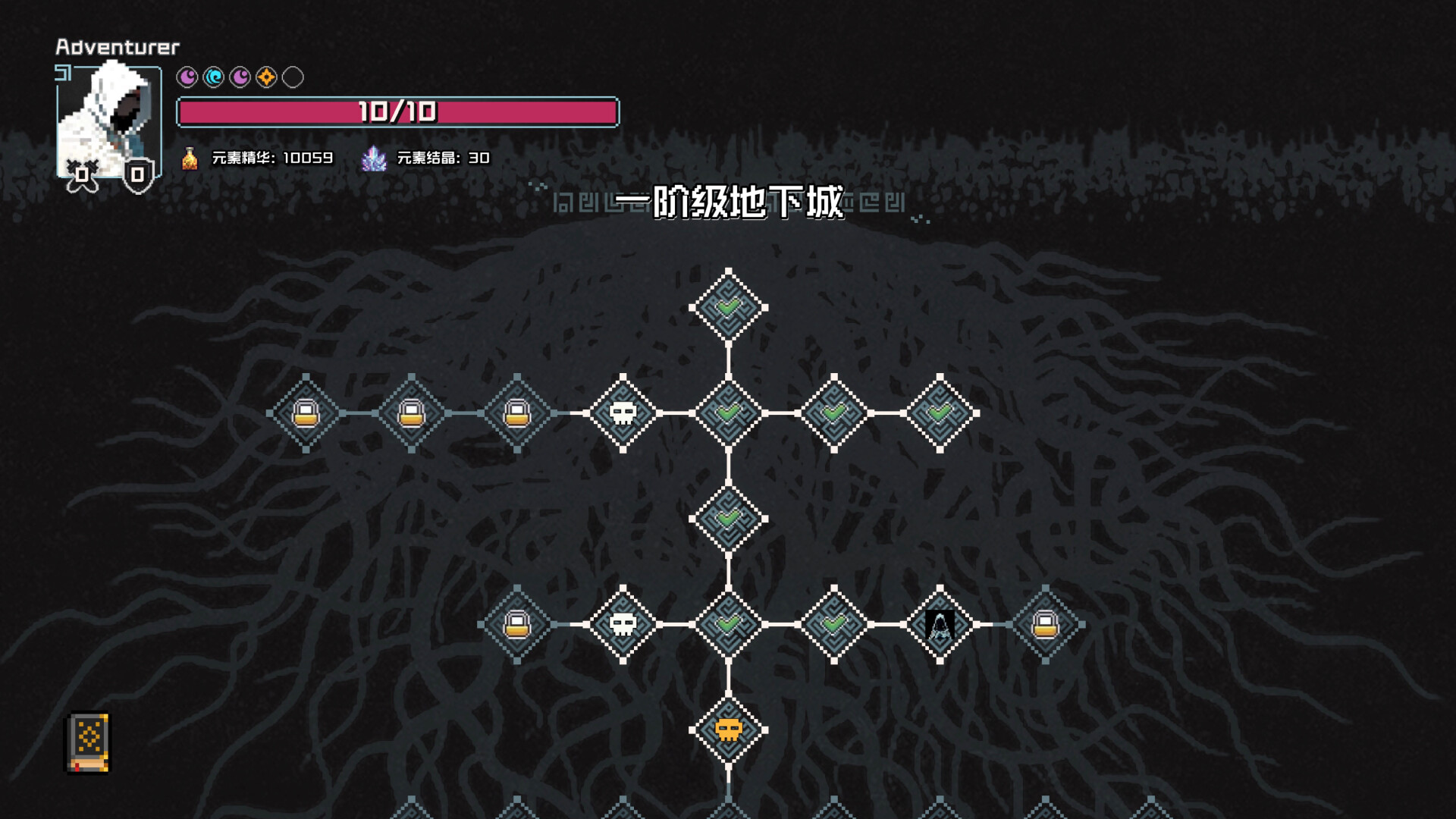
Task: Click the hooded figure node showing current position
Action: pos(940,625)
